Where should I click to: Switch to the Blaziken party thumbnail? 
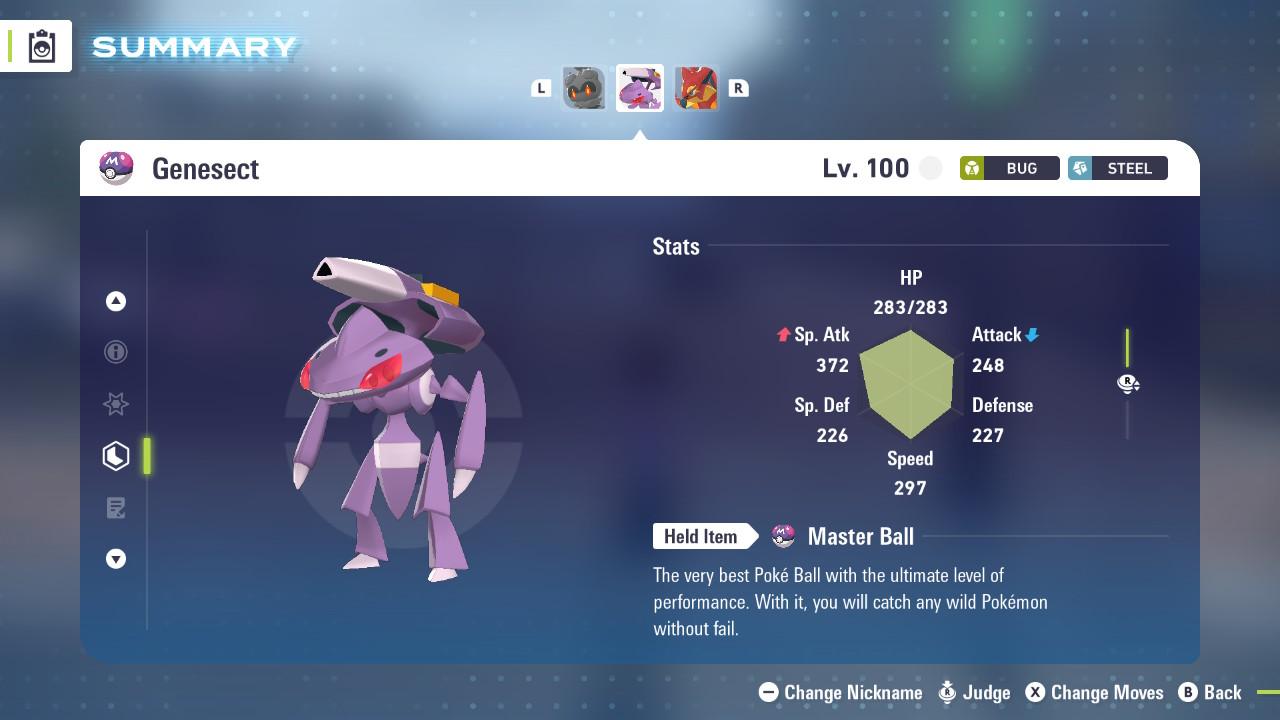tap(696, 88)
